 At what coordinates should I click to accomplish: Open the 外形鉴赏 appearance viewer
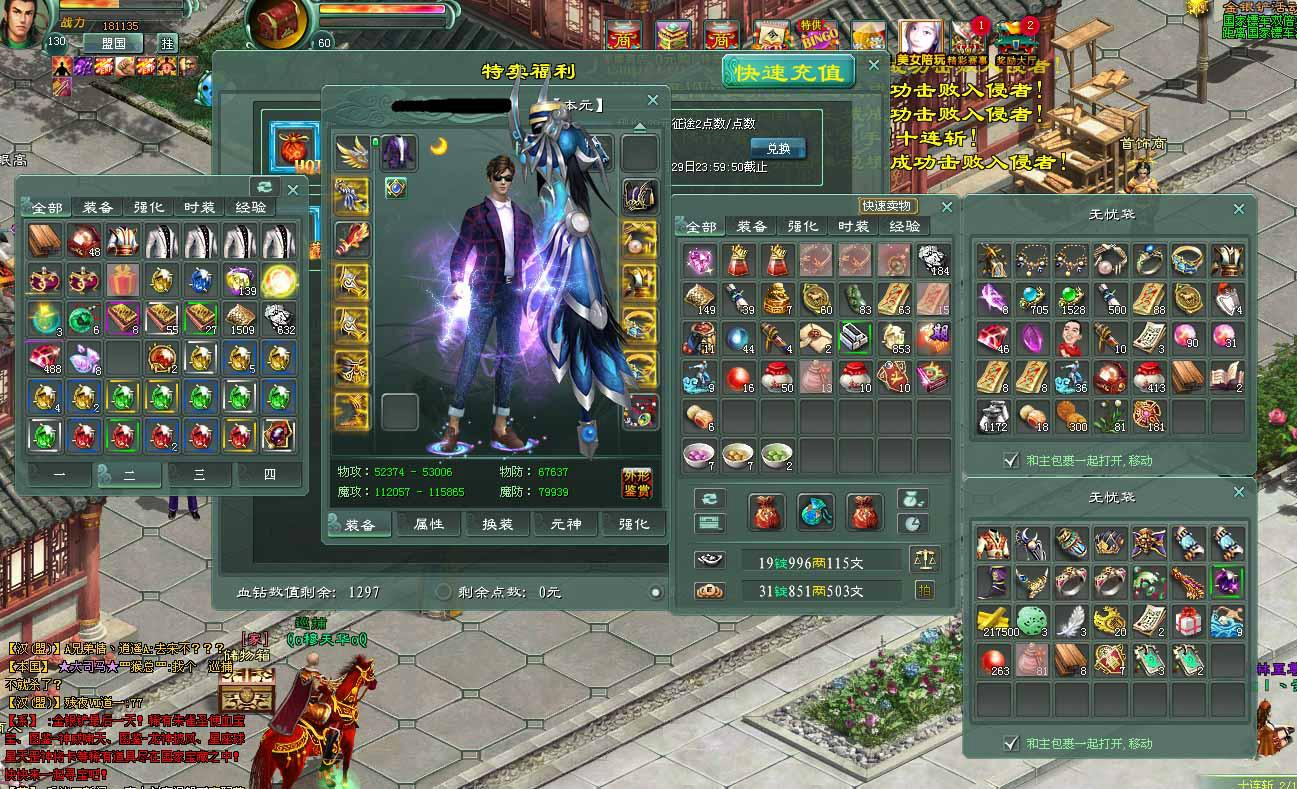[x=636, y=482]
